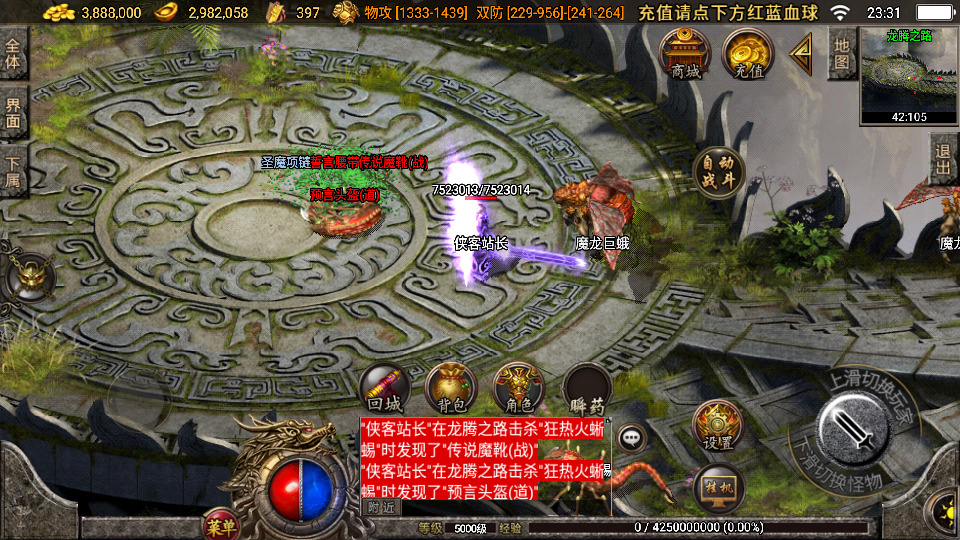
Task: Select the 全体 tab
Action: click(x=13, y=54)
